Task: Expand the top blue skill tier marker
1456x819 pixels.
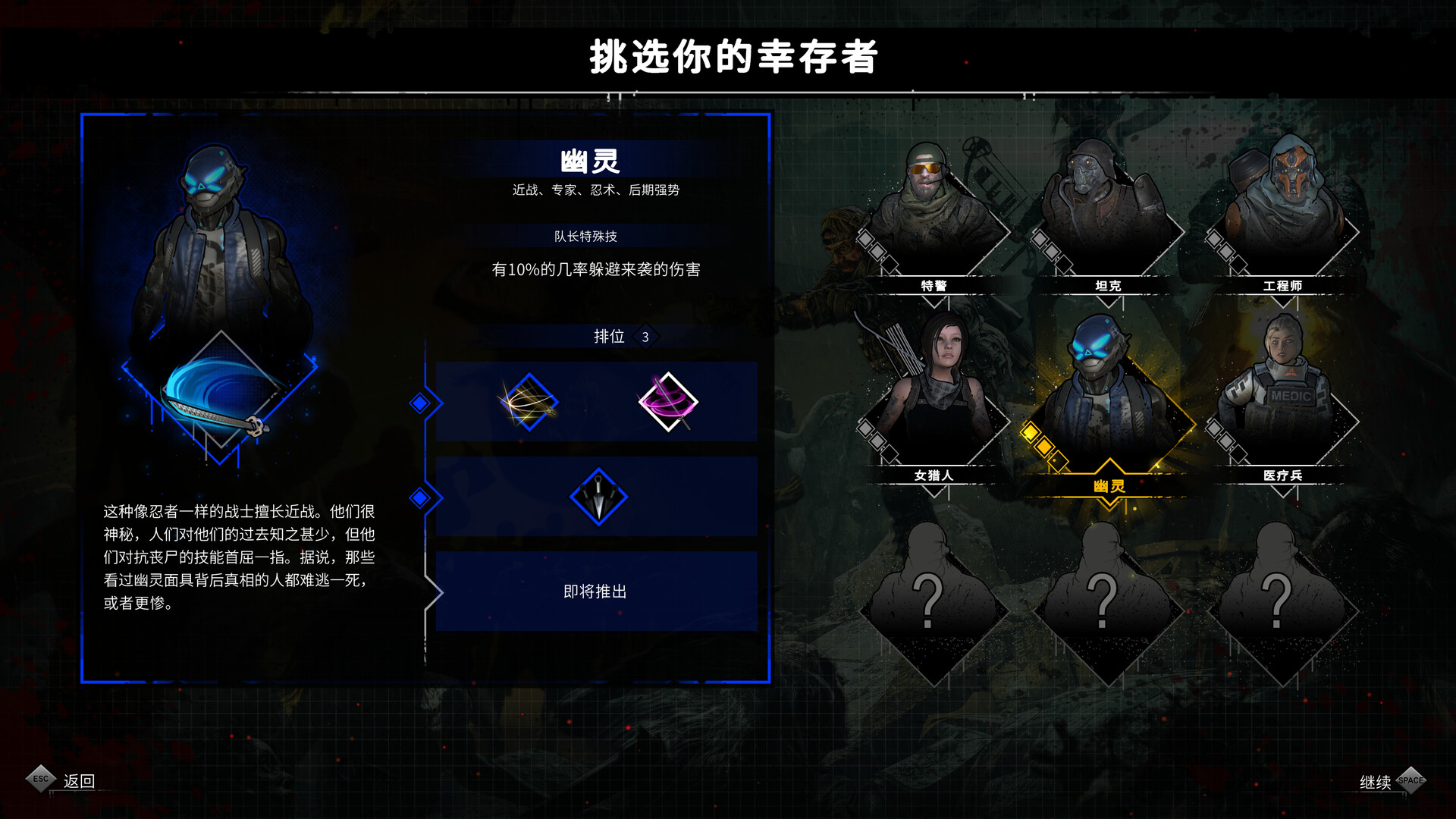Action: (x=419, y=404)
